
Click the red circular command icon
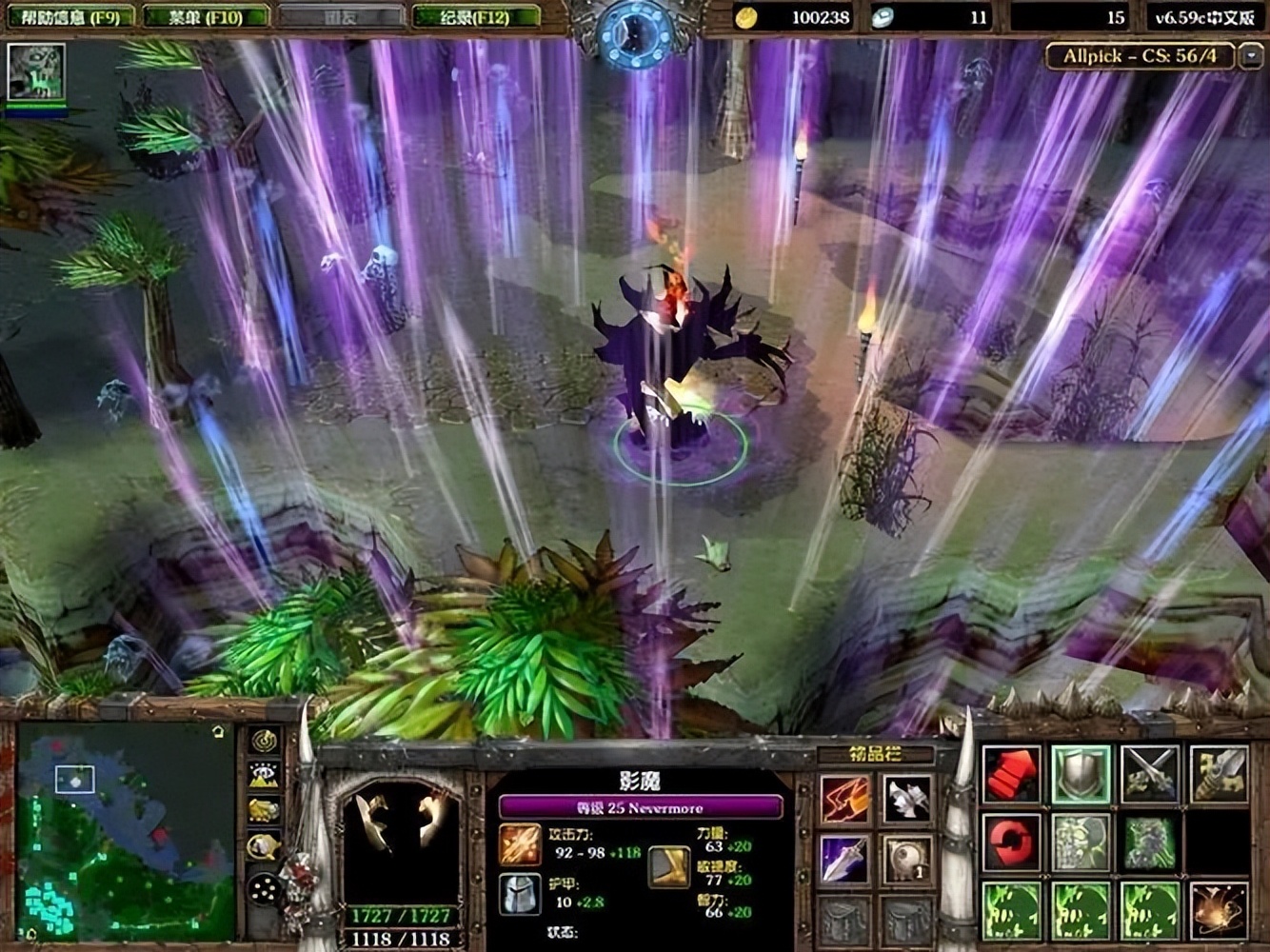[1011, 842]
